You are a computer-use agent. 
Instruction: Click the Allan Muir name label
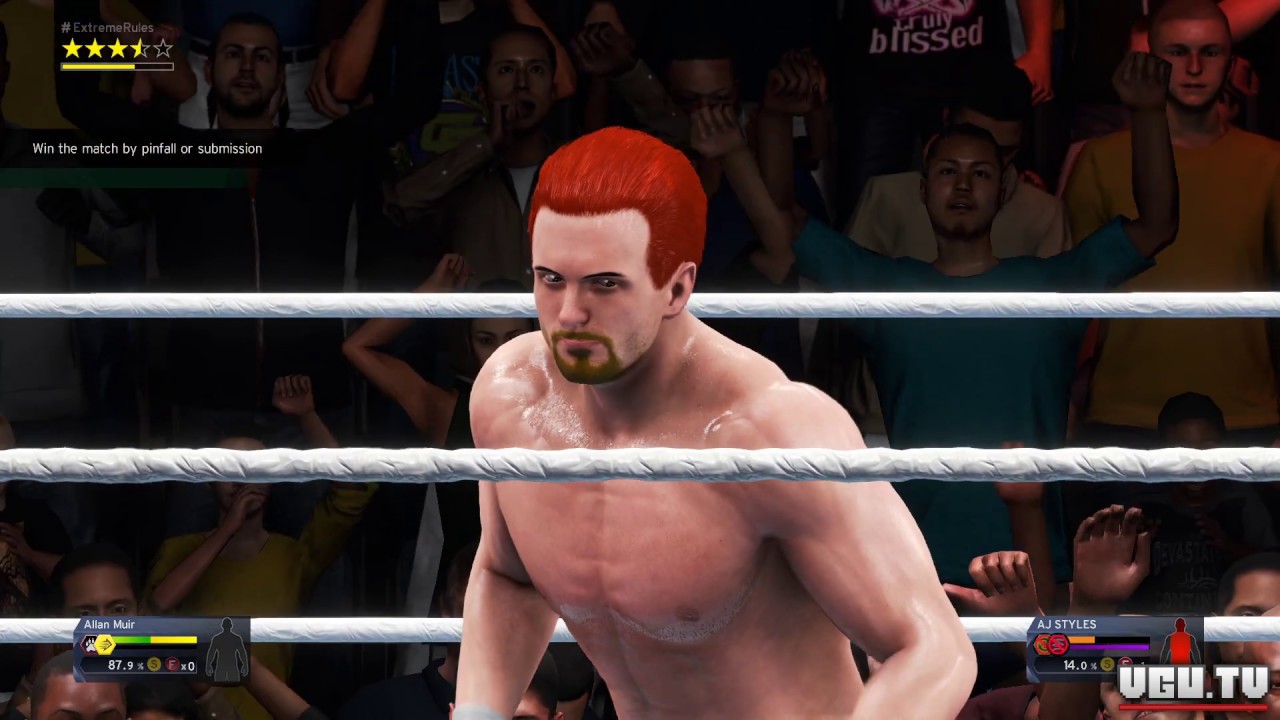(x=109, y=625)
